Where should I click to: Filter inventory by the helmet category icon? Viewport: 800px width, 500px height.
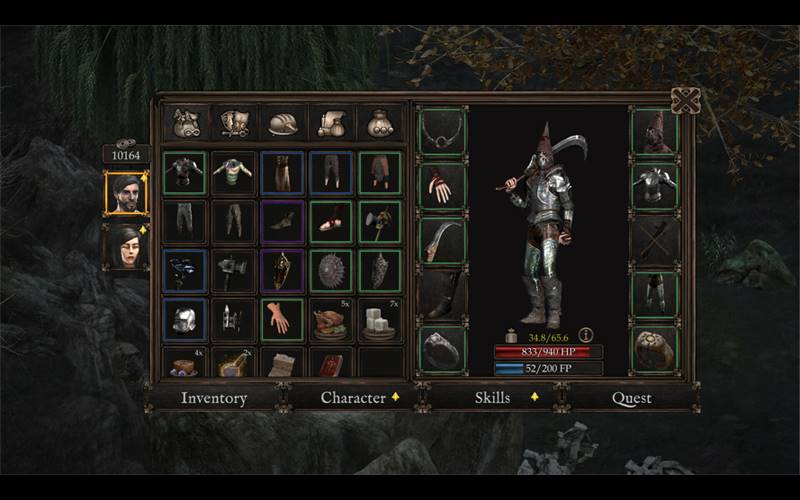(283, 122)
